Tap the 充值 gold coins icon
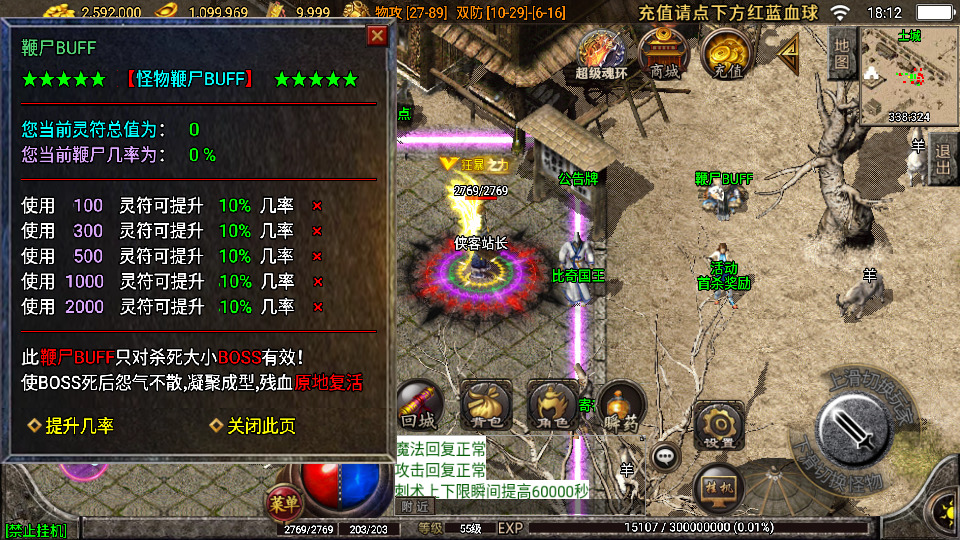This screenshot has height=540, width=960. pyautogui.click(x=728, y=52)
